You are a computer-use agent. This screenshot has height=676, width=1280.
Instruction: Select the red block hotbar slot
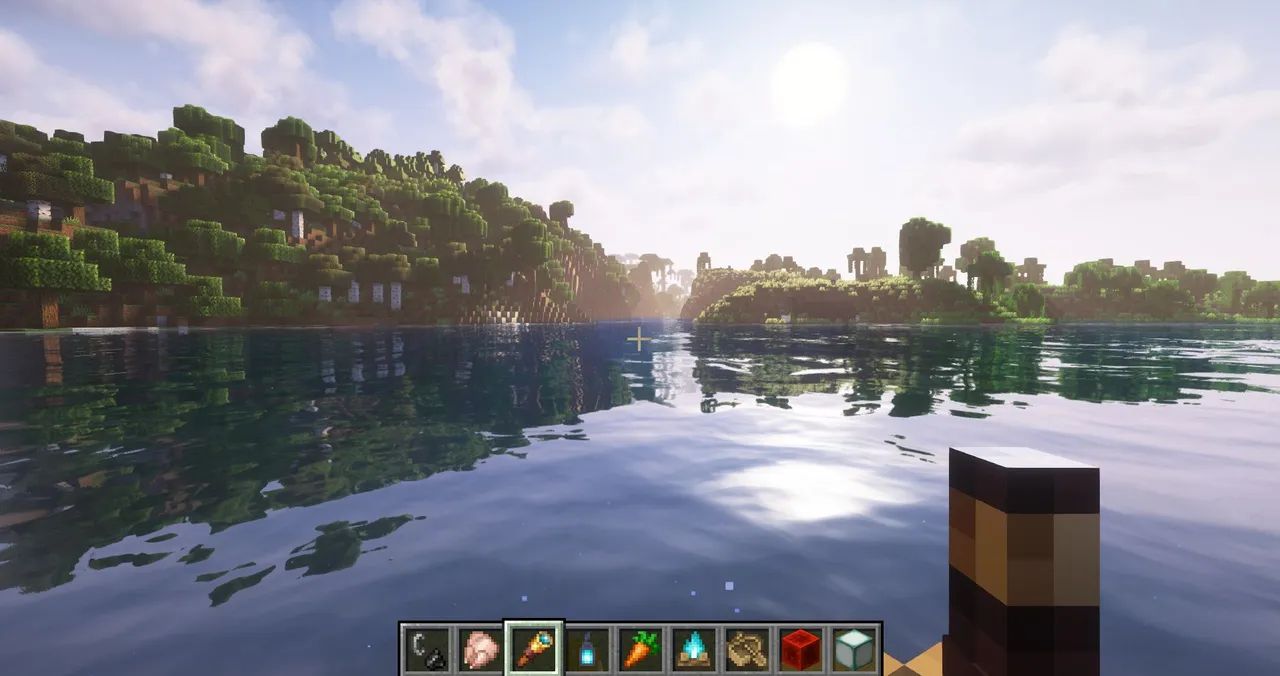click(x=801, y=649)
